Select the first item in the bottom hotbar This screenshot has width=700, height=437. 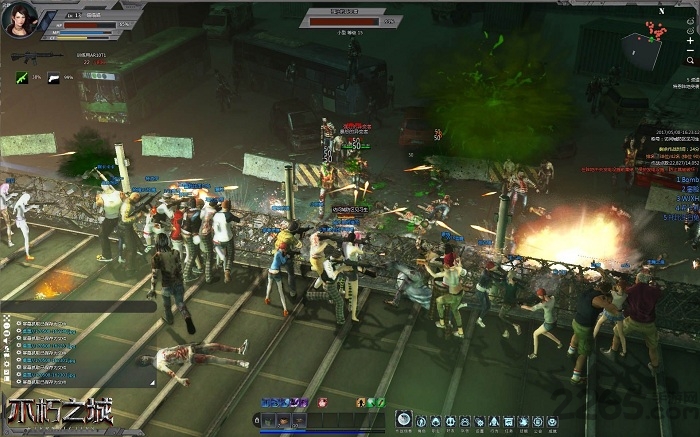[x=268, y=421]
